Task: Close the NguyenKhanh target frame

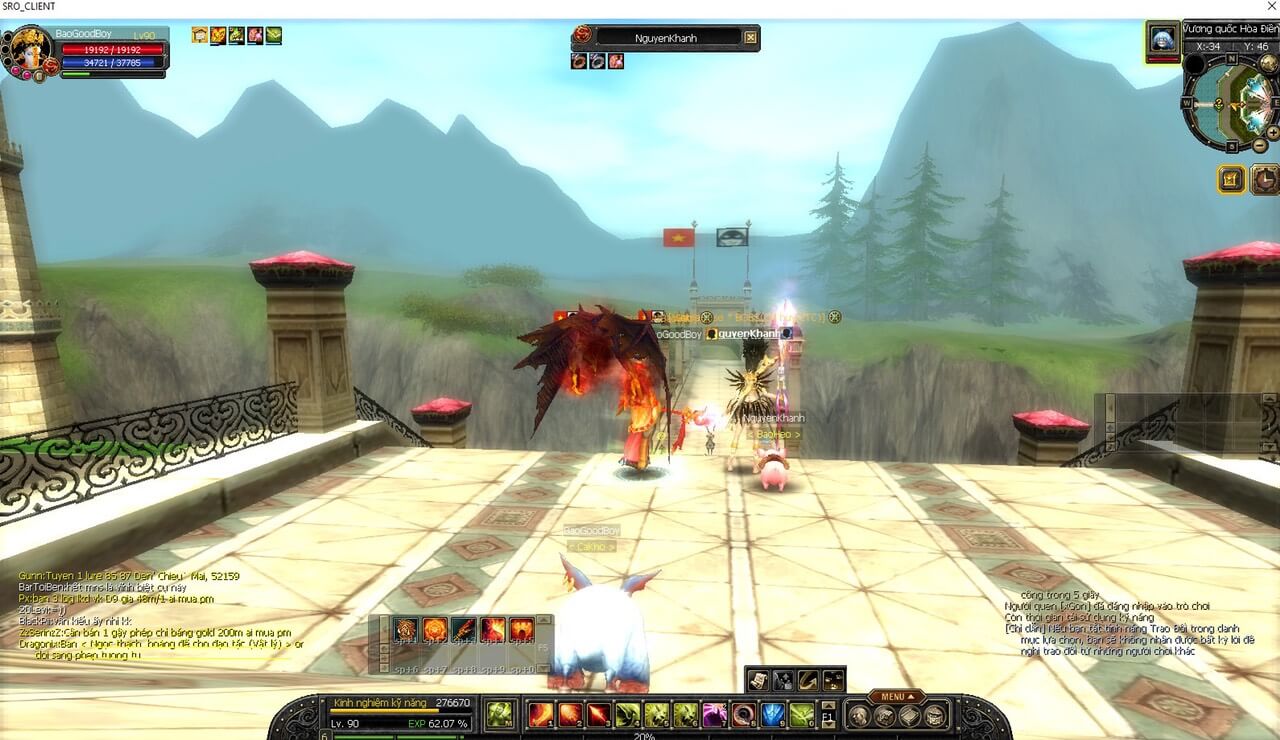Action: pyautogui.click(x=750, y=37)
